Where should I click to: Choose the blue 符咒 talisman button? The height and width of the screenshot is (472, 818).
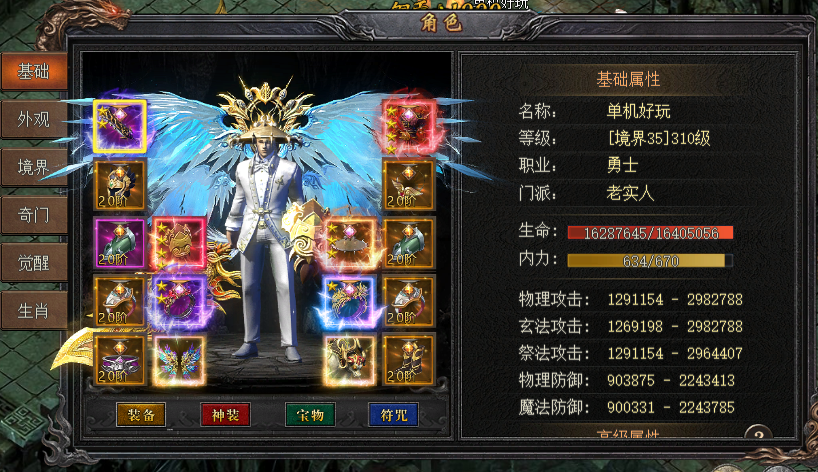point(393,414)
